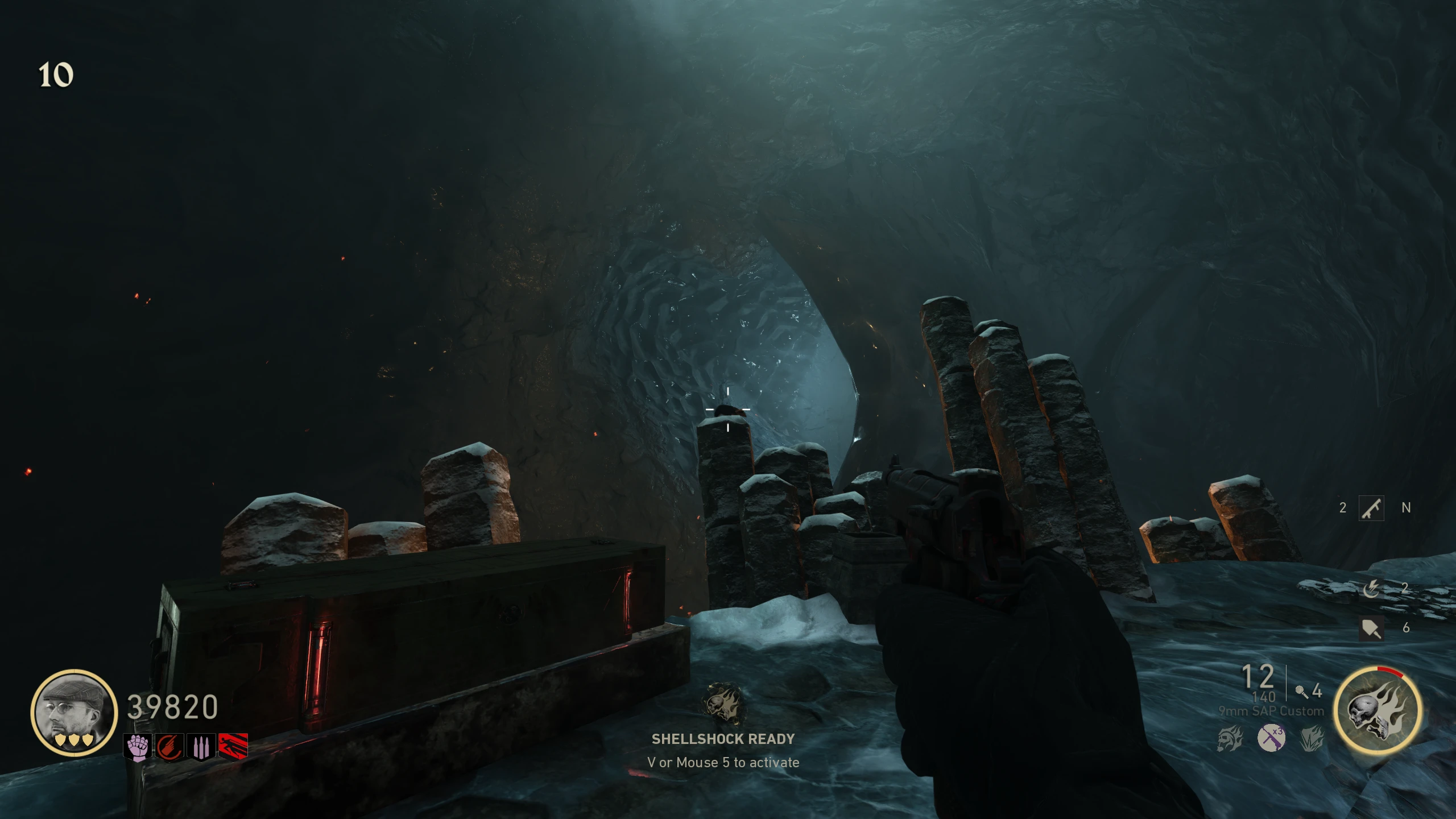Select the purple x3 weapon mod icon

tap(1271, 738)
